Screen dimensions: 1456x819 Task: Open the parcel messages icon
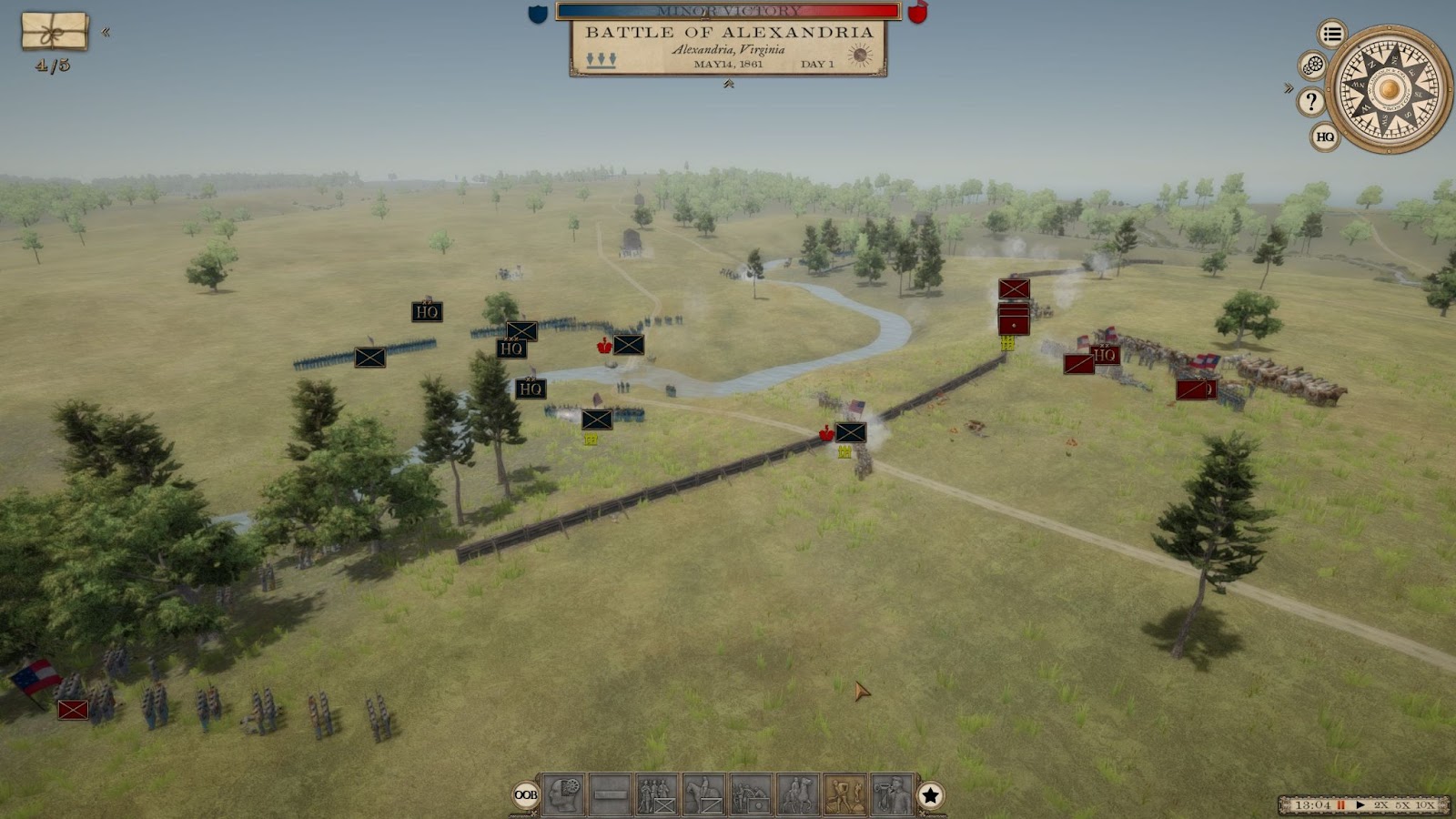click(55, 32)
